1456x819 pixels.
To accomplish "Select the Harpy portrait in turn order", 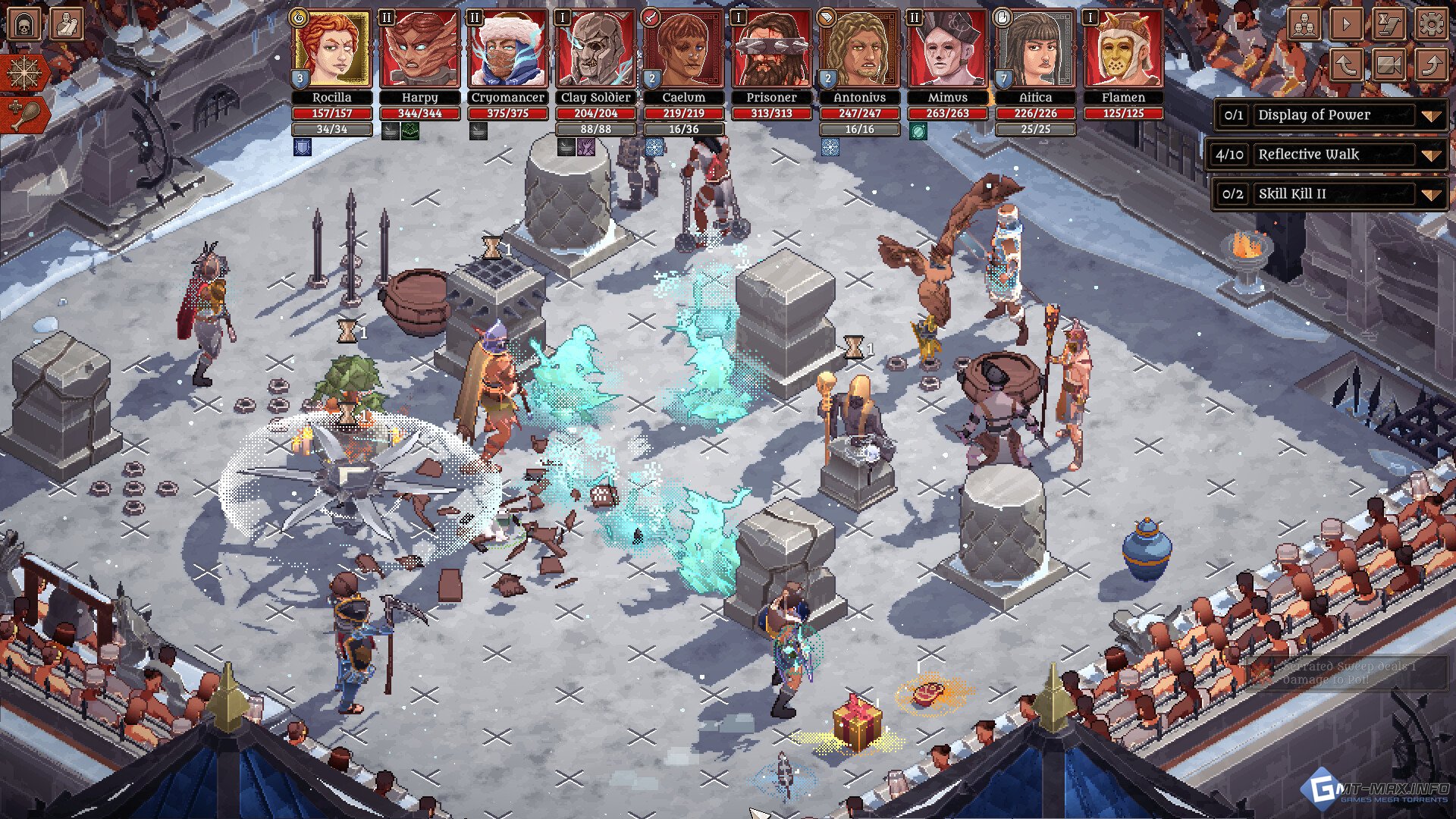I will (x=419, y=49).
